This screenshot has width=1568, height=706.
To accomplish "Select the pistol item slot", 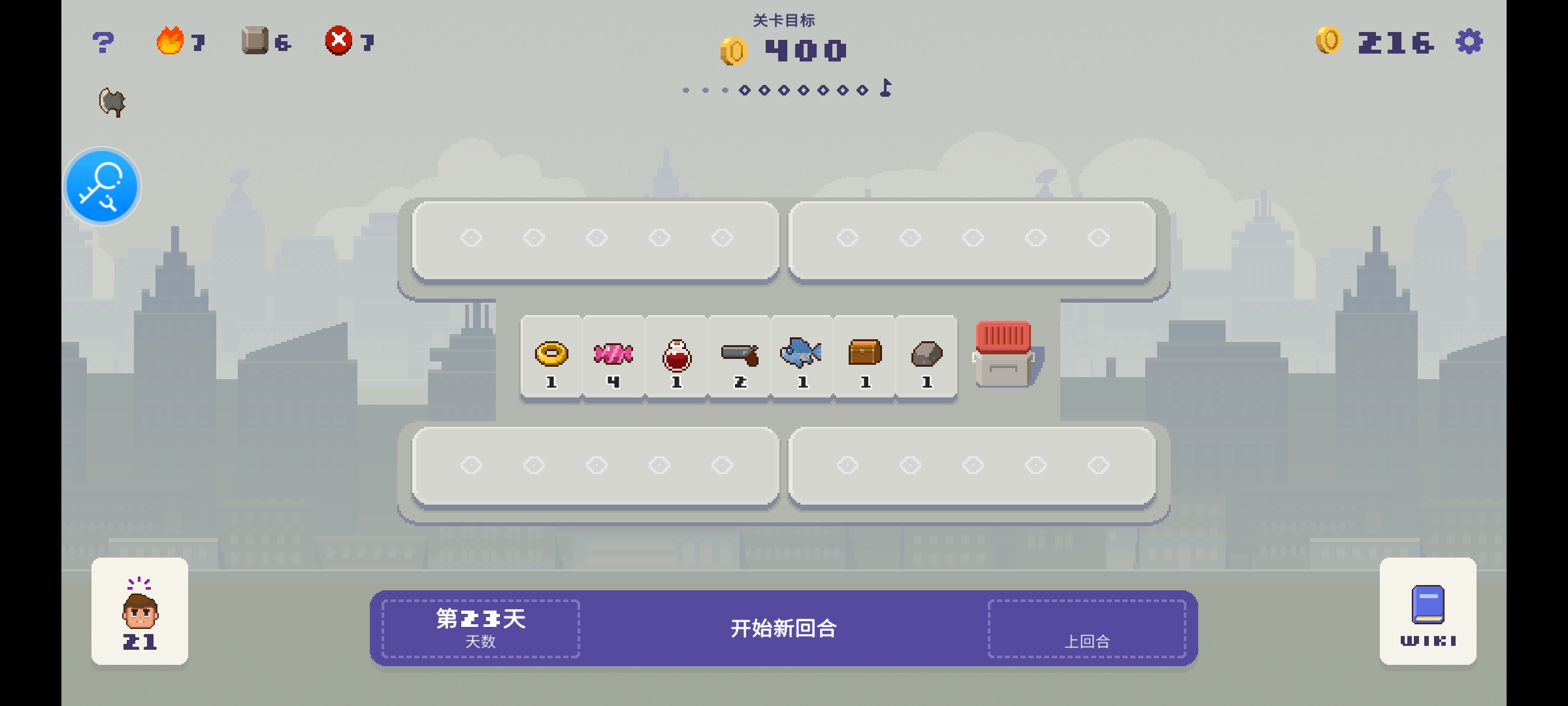I will point(740,358).
